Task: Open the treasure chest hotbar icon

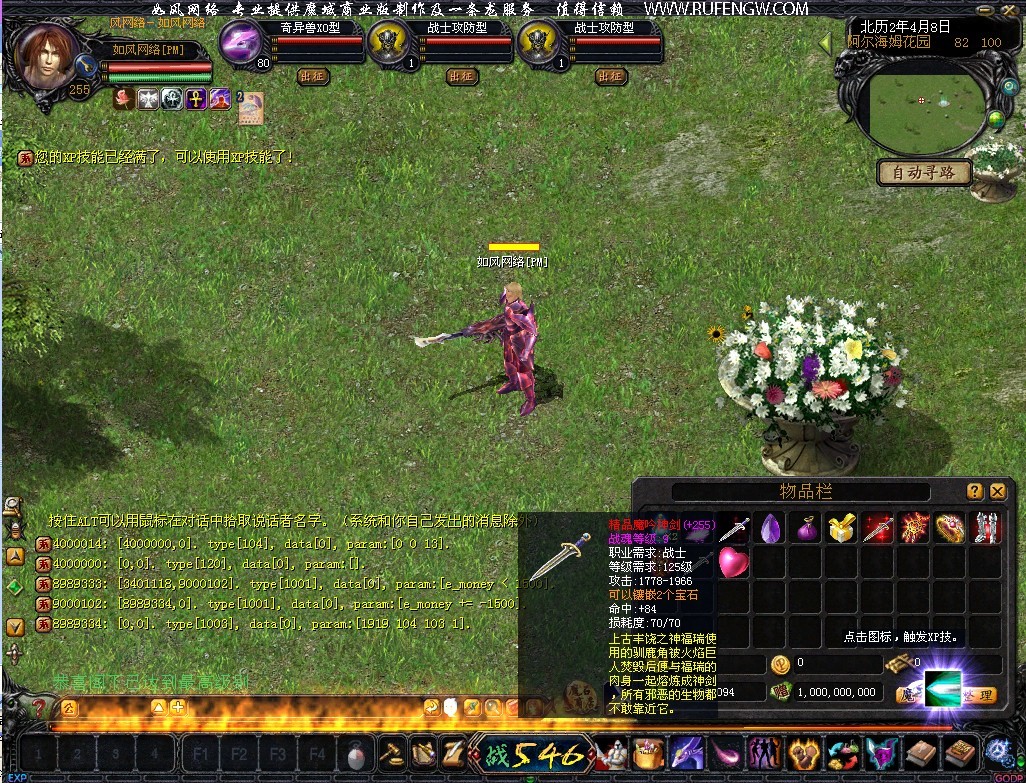Action: click(x=650, y=752)
